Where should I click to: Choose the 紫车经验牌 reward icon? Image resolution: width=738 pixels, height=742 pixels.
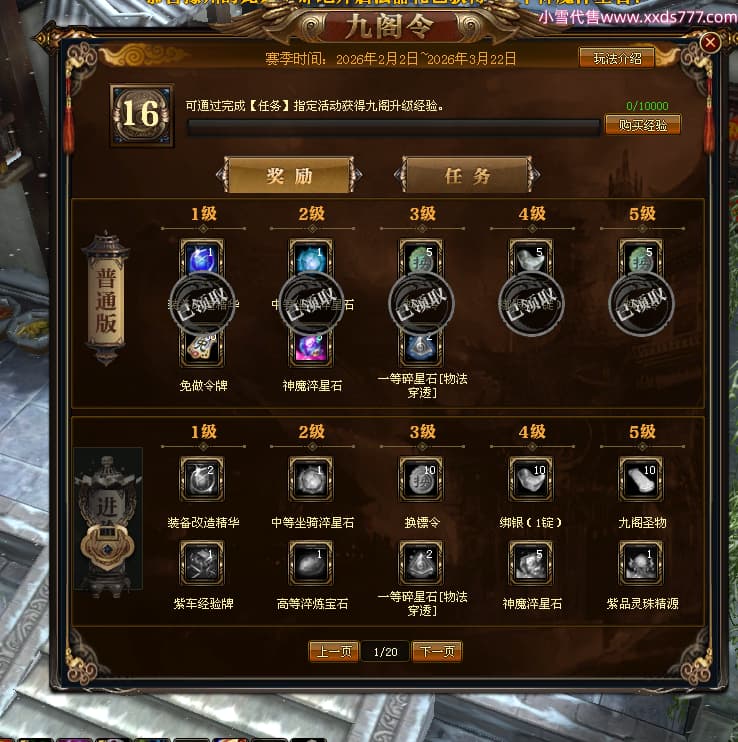(x=201, y=562)
